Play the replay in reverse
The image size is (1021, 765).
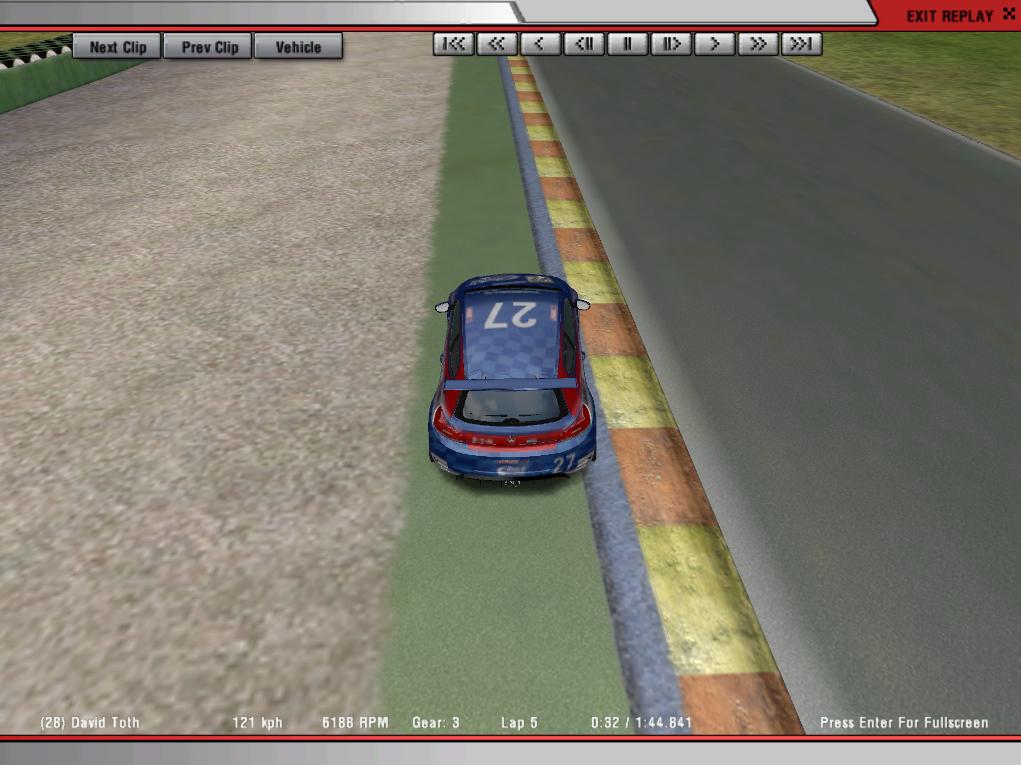click(x=540, y=44)
